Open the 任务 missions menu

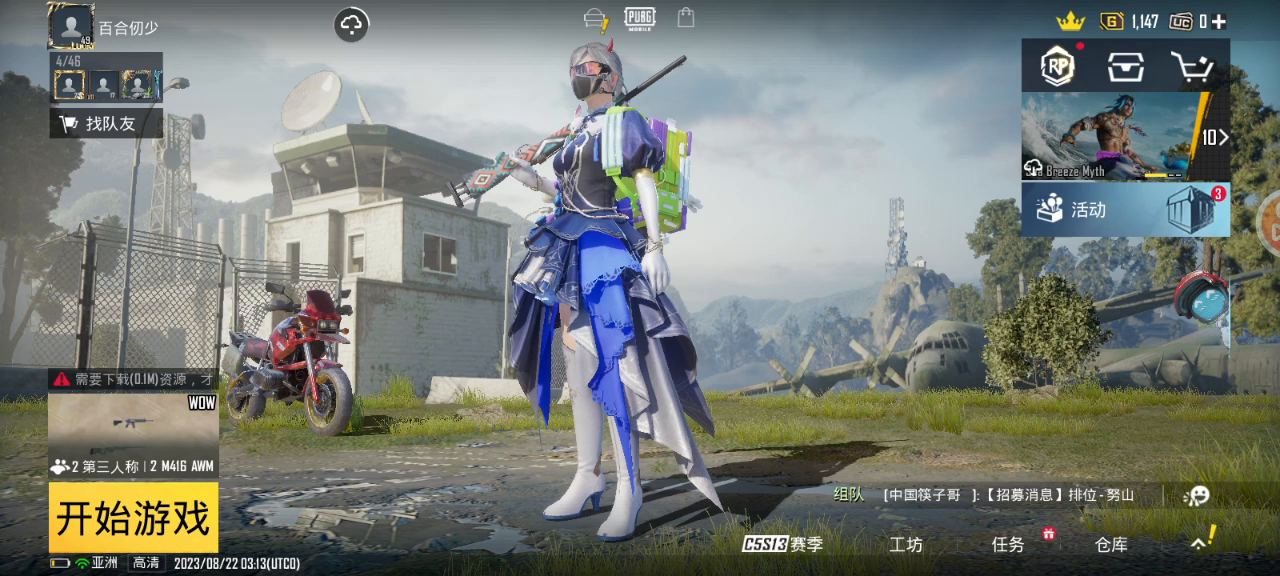point(1008,544)
